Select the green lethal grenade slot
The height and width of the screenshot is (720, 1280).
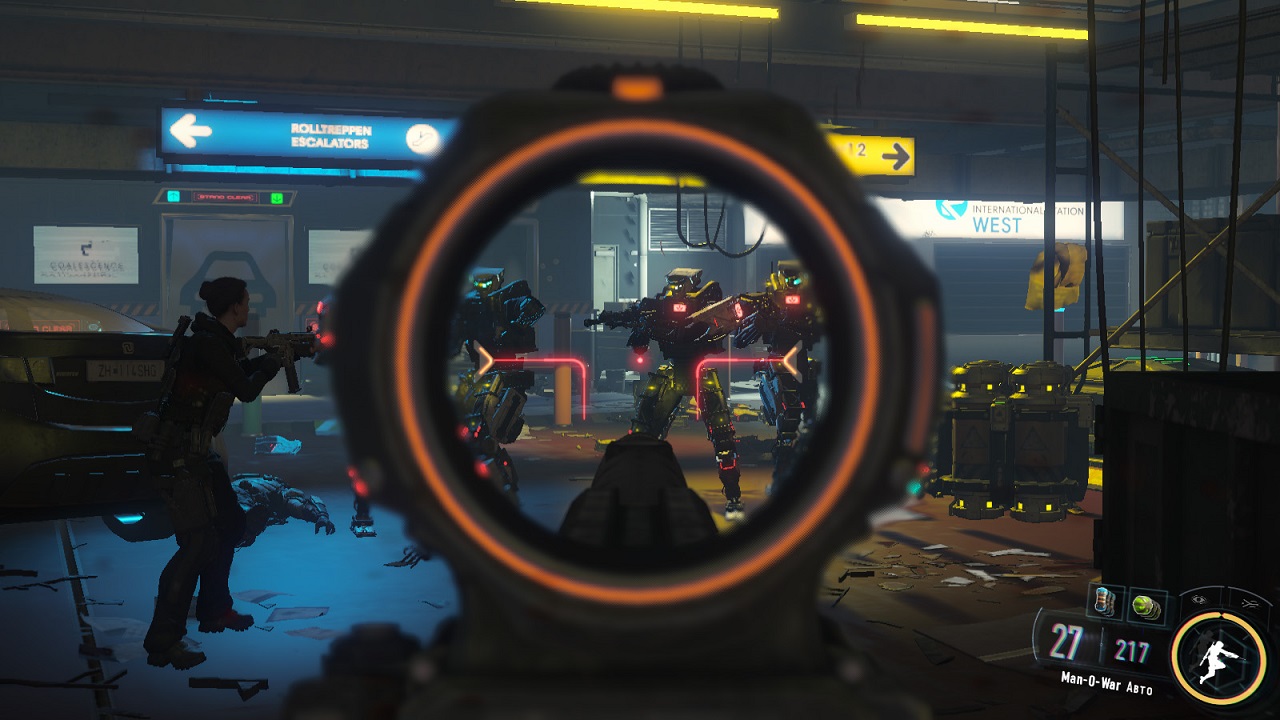click(1144, 605)
